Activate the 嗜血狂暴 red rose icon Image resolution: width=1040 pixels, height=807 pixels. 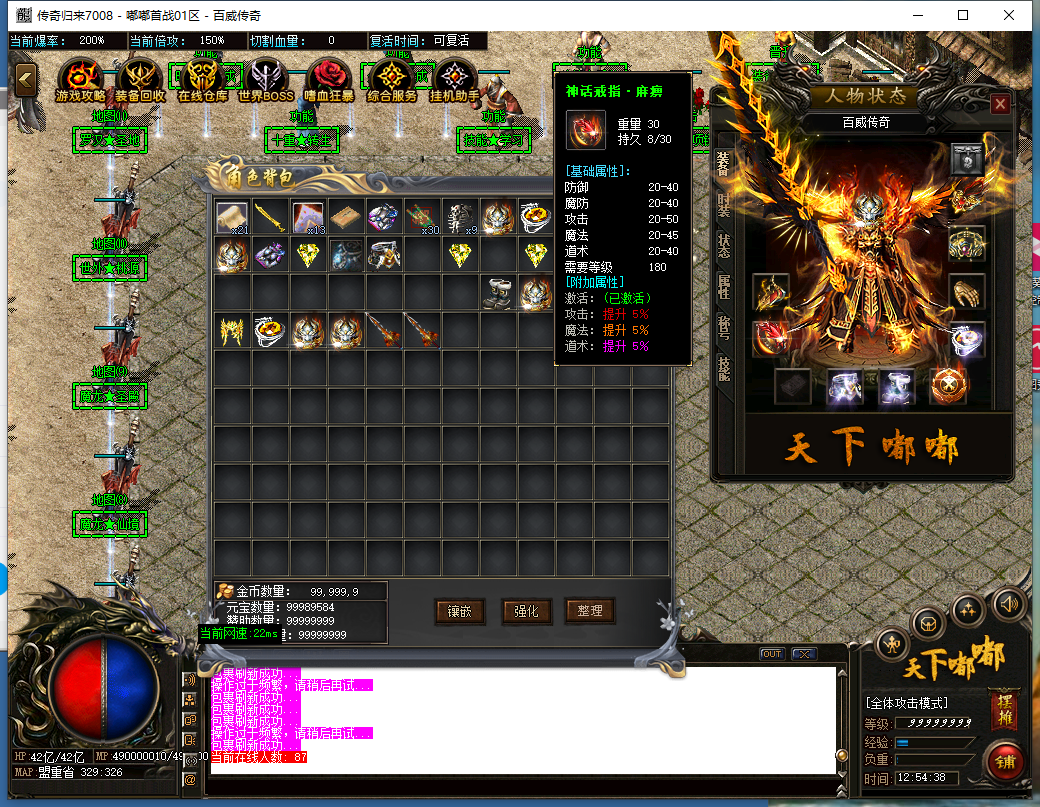pos(329,78)
